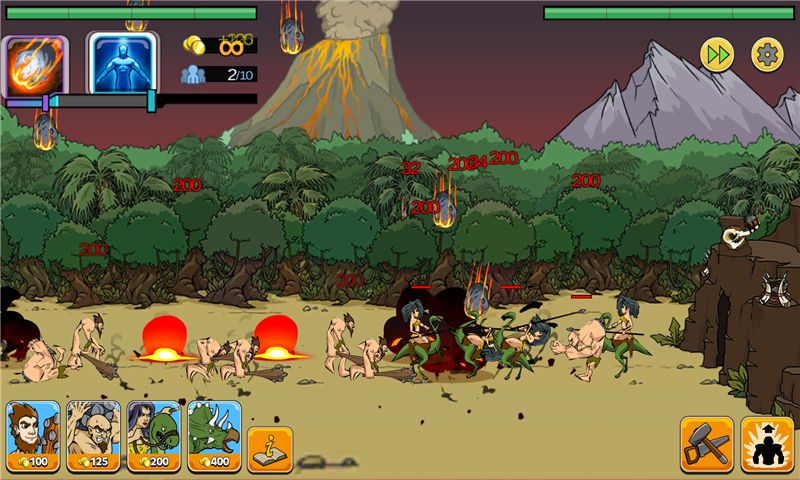Click the evolve upgrade button
Viewport: 800px width, 480px height.
tap(767, 444)
